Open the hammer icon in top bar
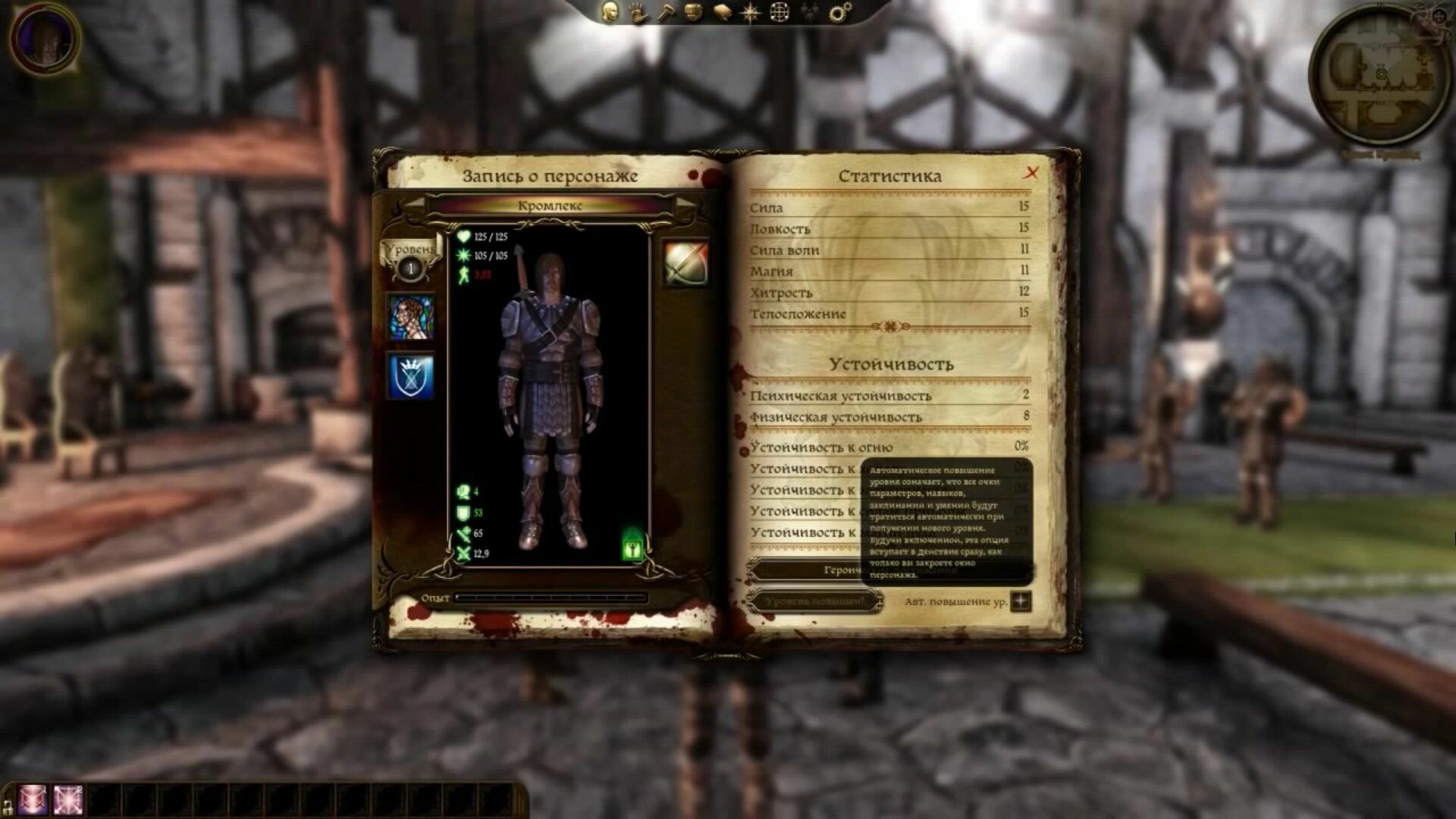Viewport: 1456px width, 819px height. [665, 13]
